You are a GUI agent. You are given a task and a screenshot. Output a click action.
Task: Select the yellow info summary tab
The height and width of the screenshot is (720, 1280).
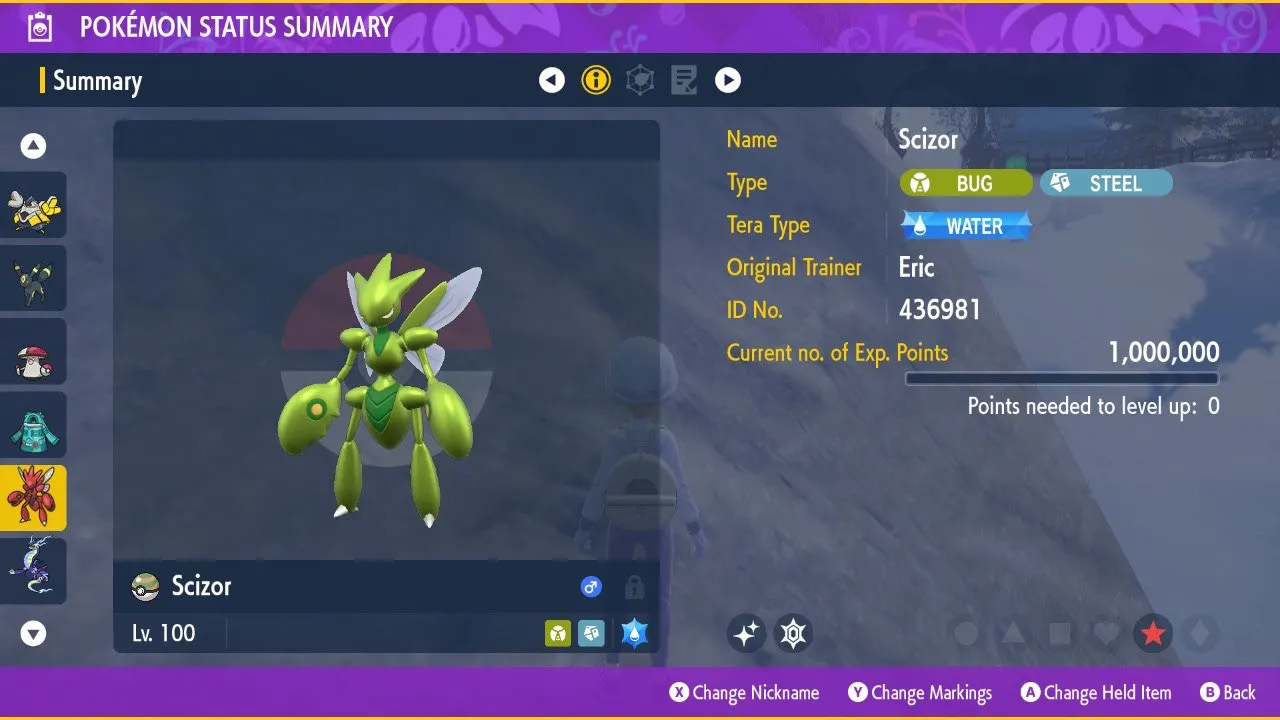(x=596, y=80)
